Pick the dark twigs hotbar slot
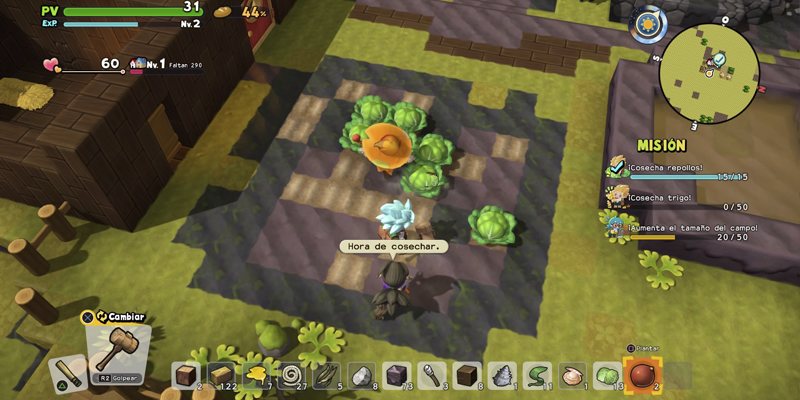The height and width of the screenshot is (400, 800). coord(327,375)
